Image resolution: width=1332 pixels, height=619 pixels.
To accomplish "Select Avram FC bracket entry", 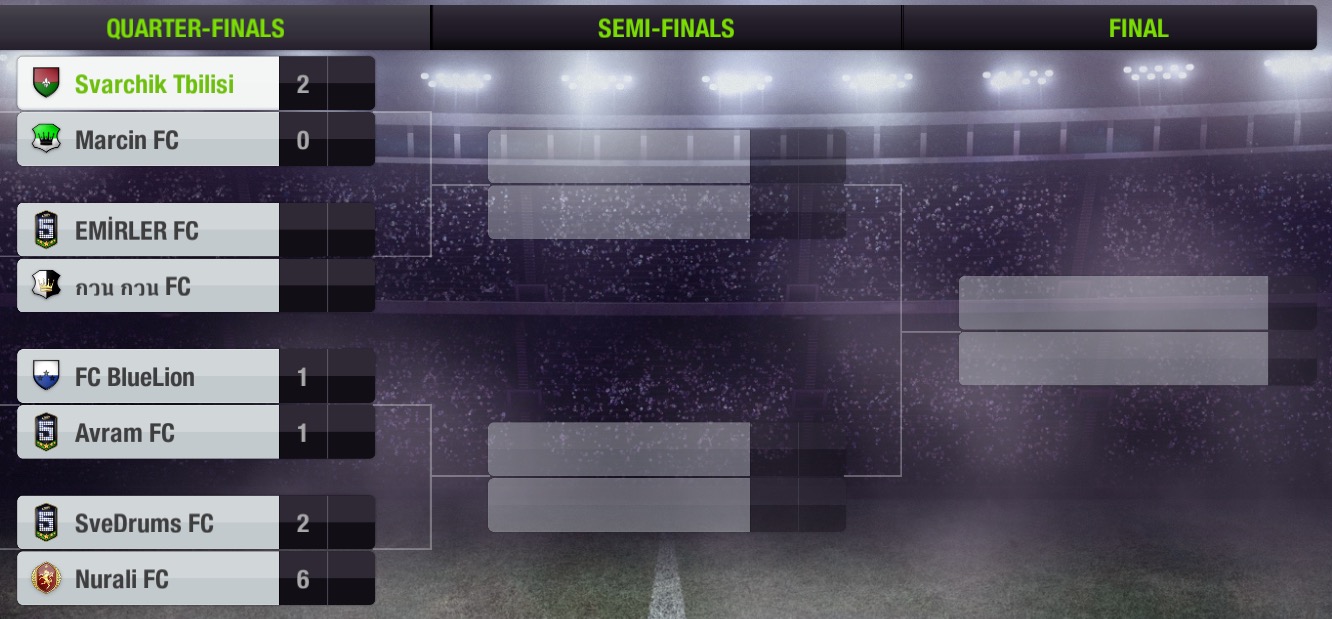I will pos(149,433).
